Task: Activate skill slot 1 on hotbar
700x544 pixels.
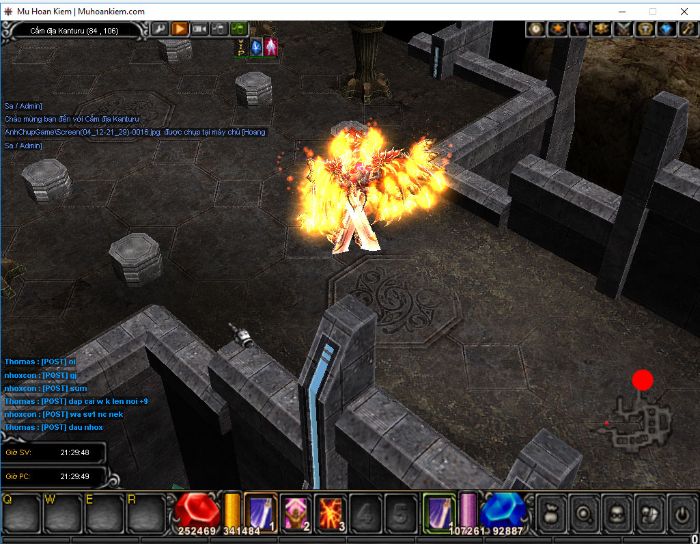Action: point(261,511)
